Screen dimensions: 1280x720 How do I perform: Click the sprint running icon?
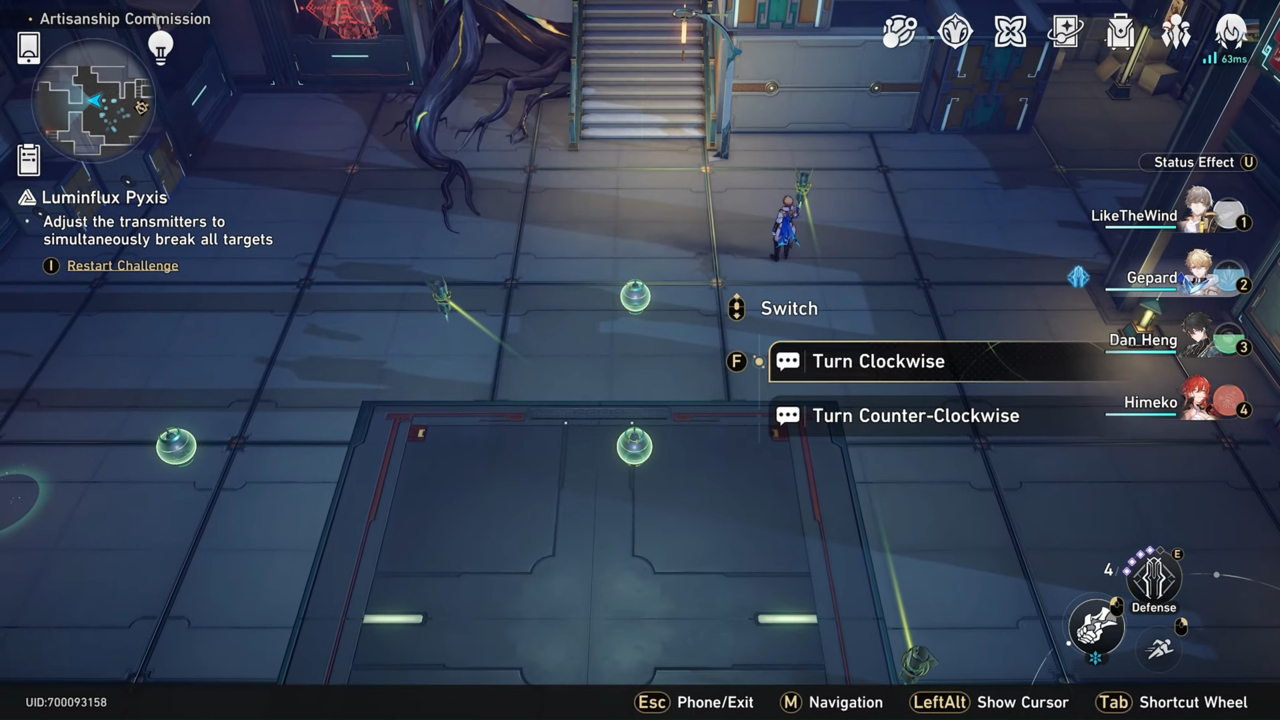1159,648
